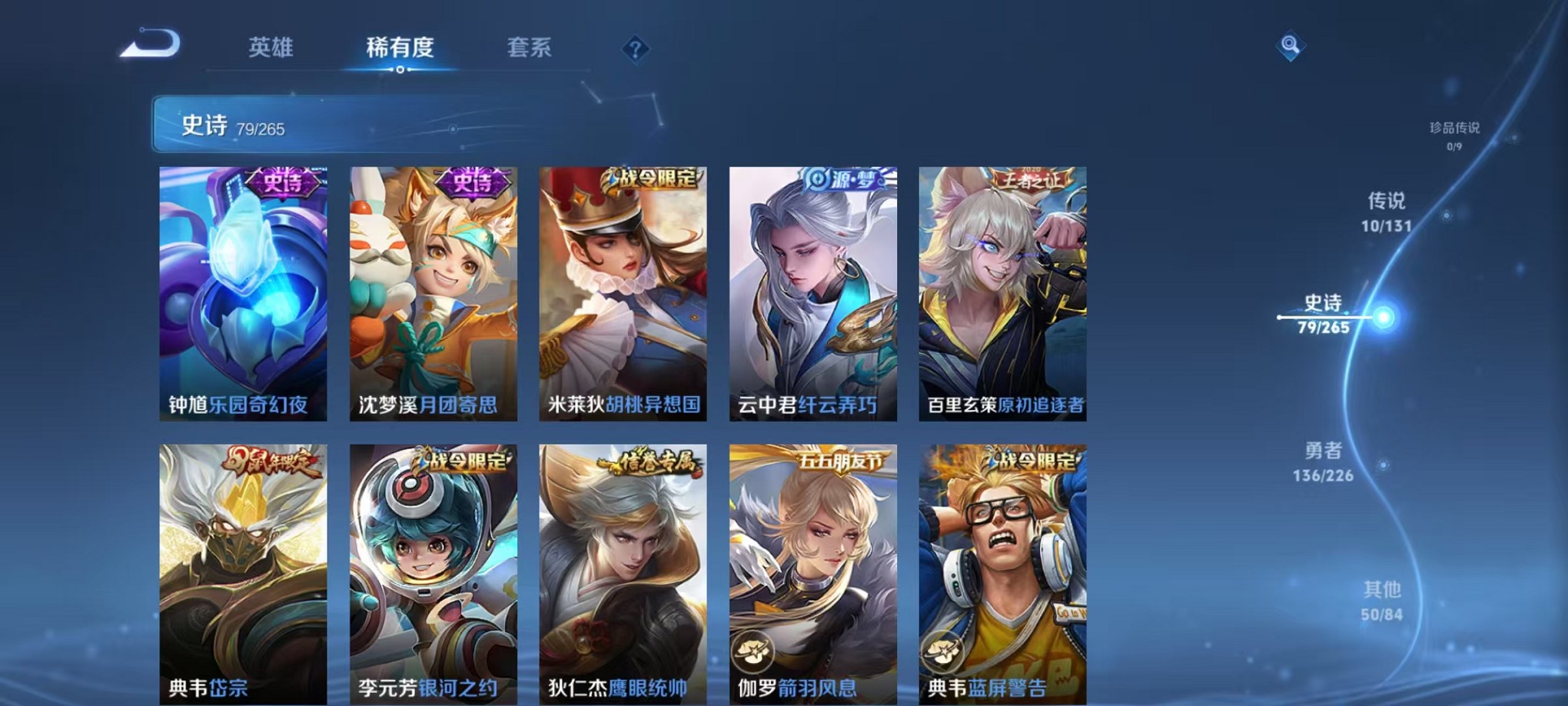Click 五五朋友节 badge on 伽罗 skin card
The height and width of the screenshot is (706, 1568).
tap(839, 459)
